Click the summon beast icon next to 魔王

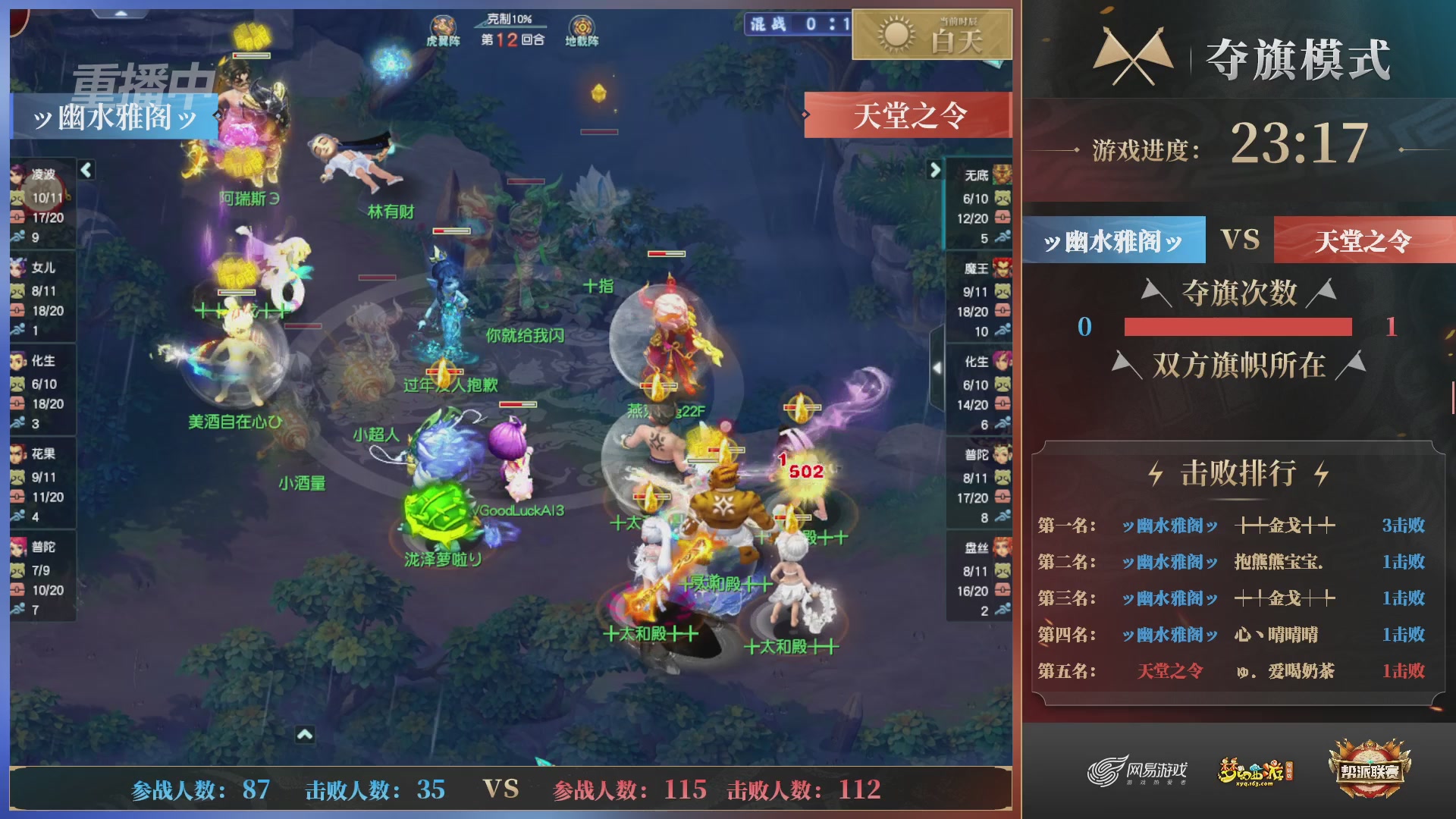1002,290
